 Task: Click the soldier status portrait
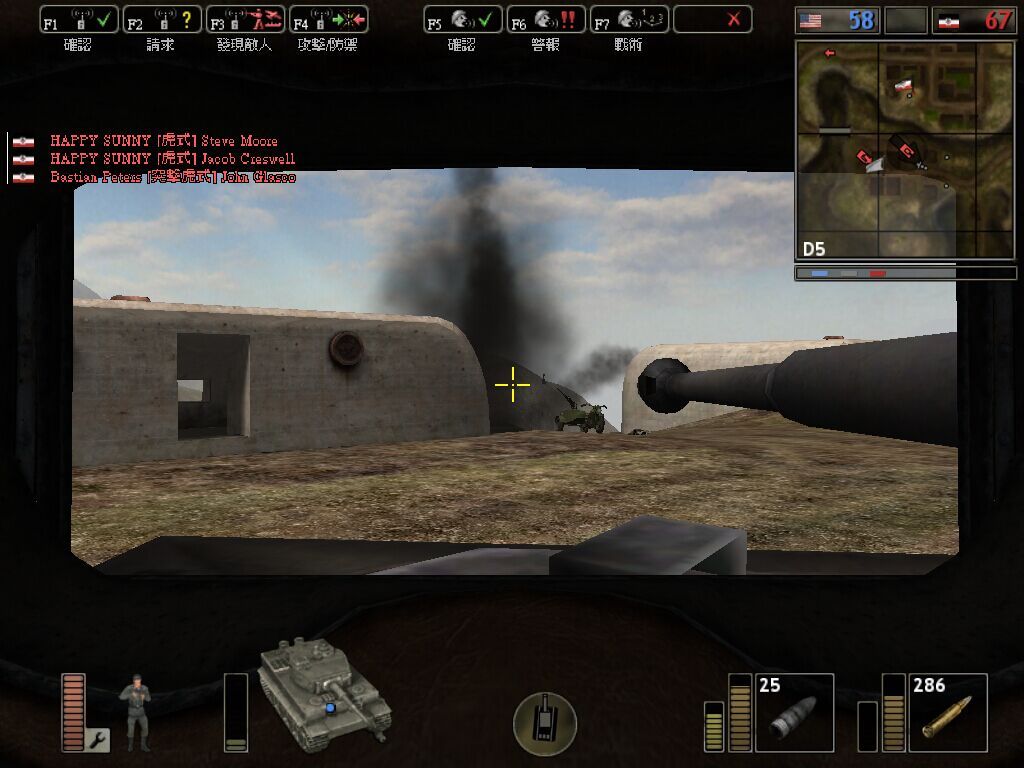(x=135, y=712)
